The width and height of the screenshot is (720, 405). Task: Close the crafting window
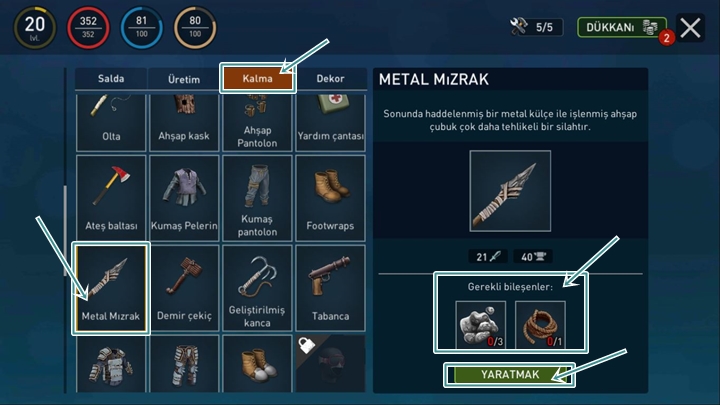point(690,27)
